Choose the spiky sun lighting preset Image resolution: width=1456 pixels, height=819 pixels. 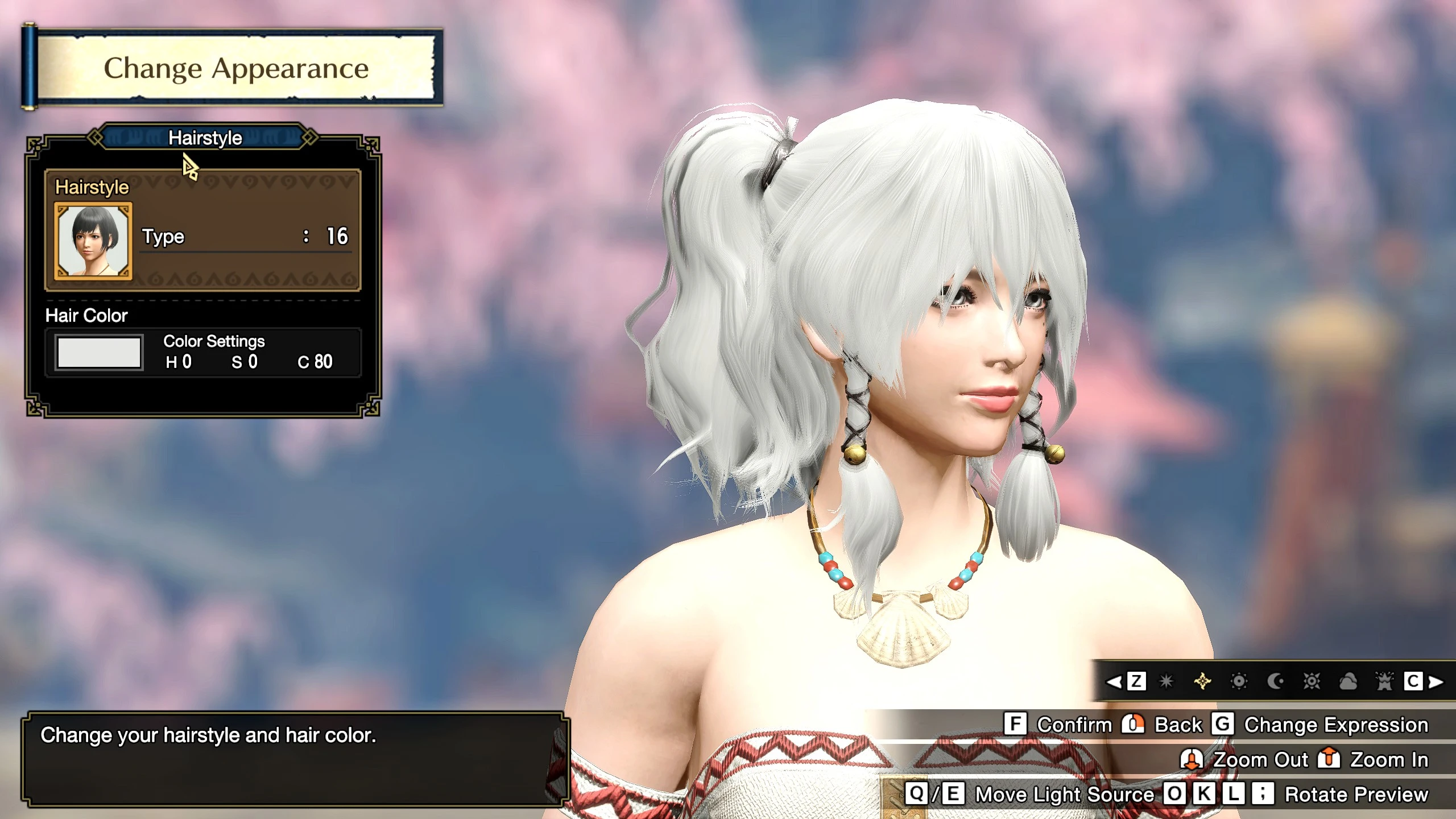tap(1312, 681)
